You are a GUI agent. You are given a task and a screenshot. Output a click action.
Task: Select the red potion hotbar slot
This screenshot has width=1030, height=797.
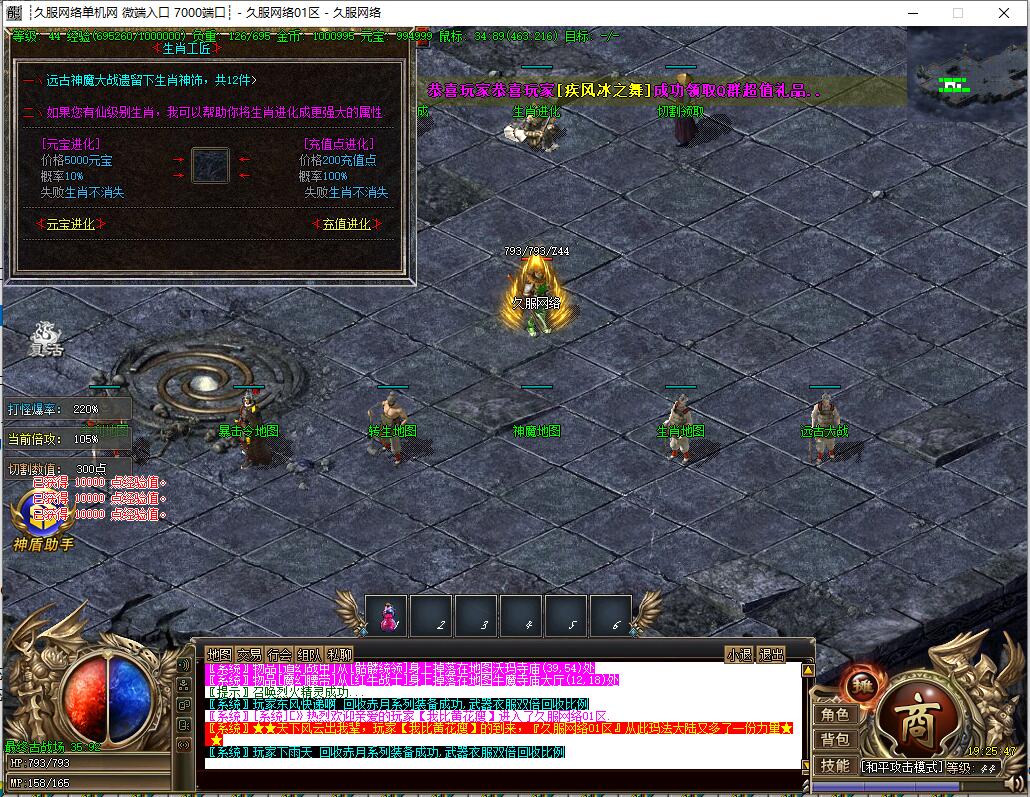386,616
